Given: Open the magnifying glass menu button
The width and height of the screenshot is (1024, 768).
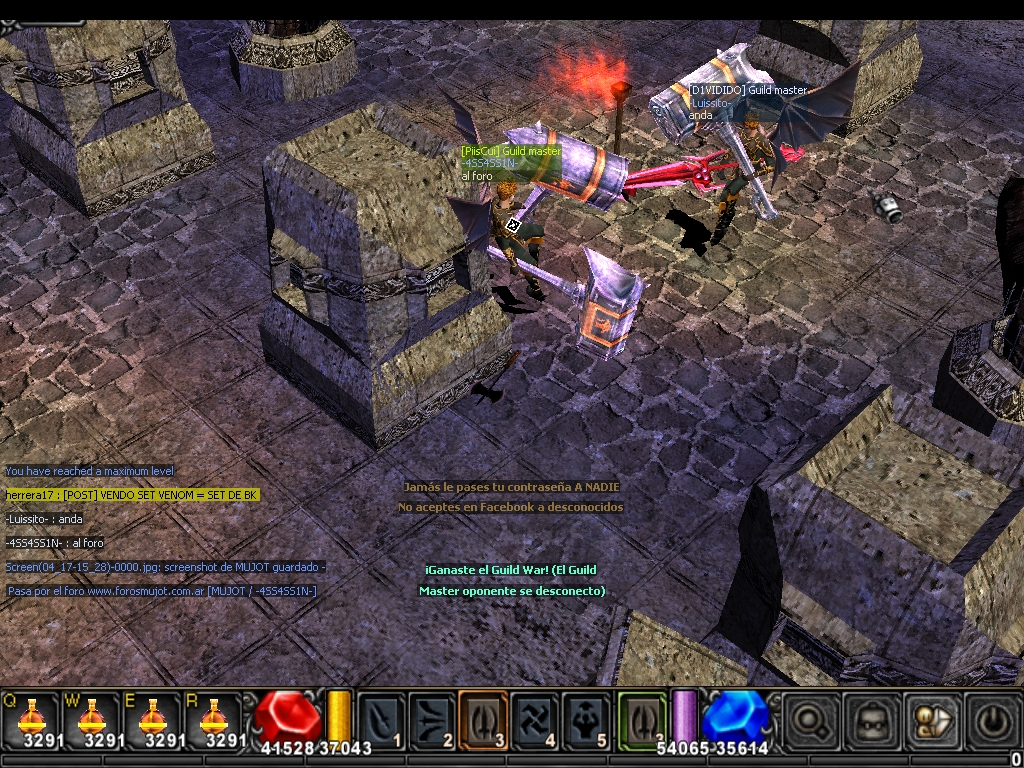Looking at the screenshot, I should pyautogui.click(x=809, y=720).
